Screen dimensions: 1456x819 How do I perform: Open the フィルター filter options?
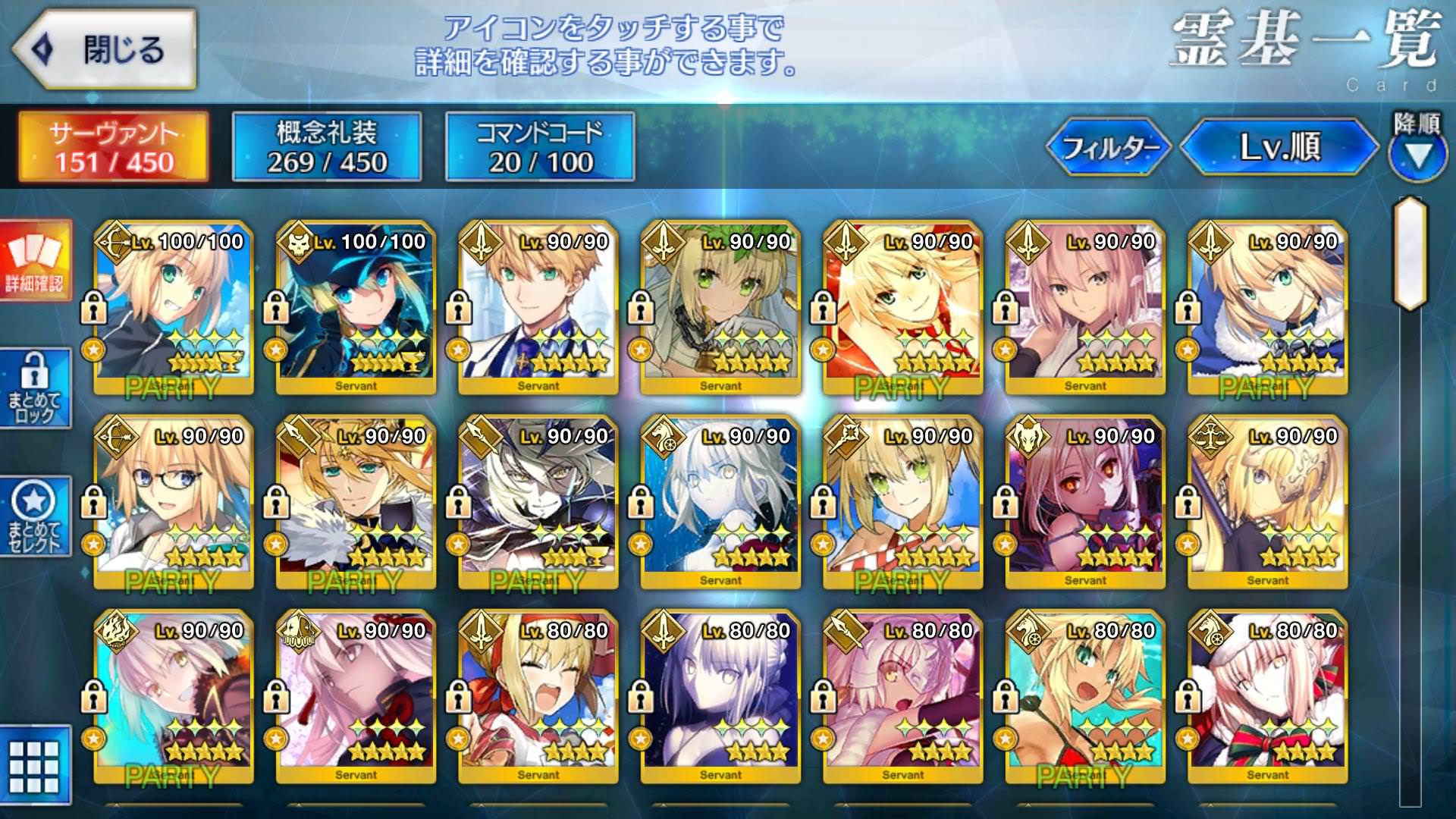pos(1109,147)
